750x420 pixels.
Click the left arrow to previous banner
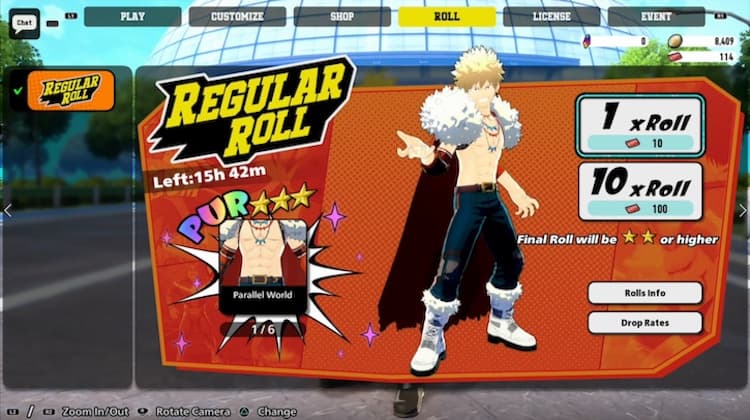tap(7, 210)
